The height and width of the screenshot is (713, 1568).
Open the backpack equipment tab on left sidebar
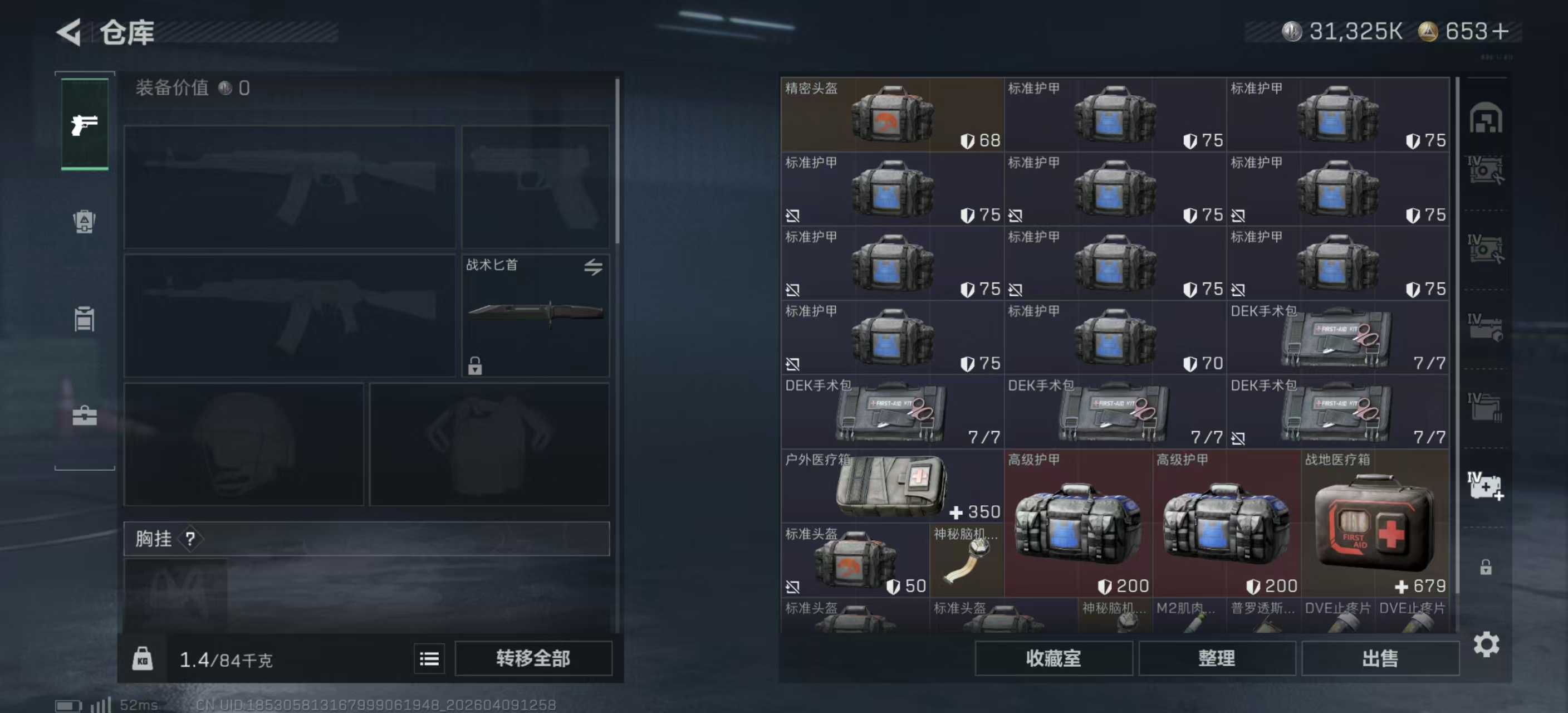coord(84,223)
